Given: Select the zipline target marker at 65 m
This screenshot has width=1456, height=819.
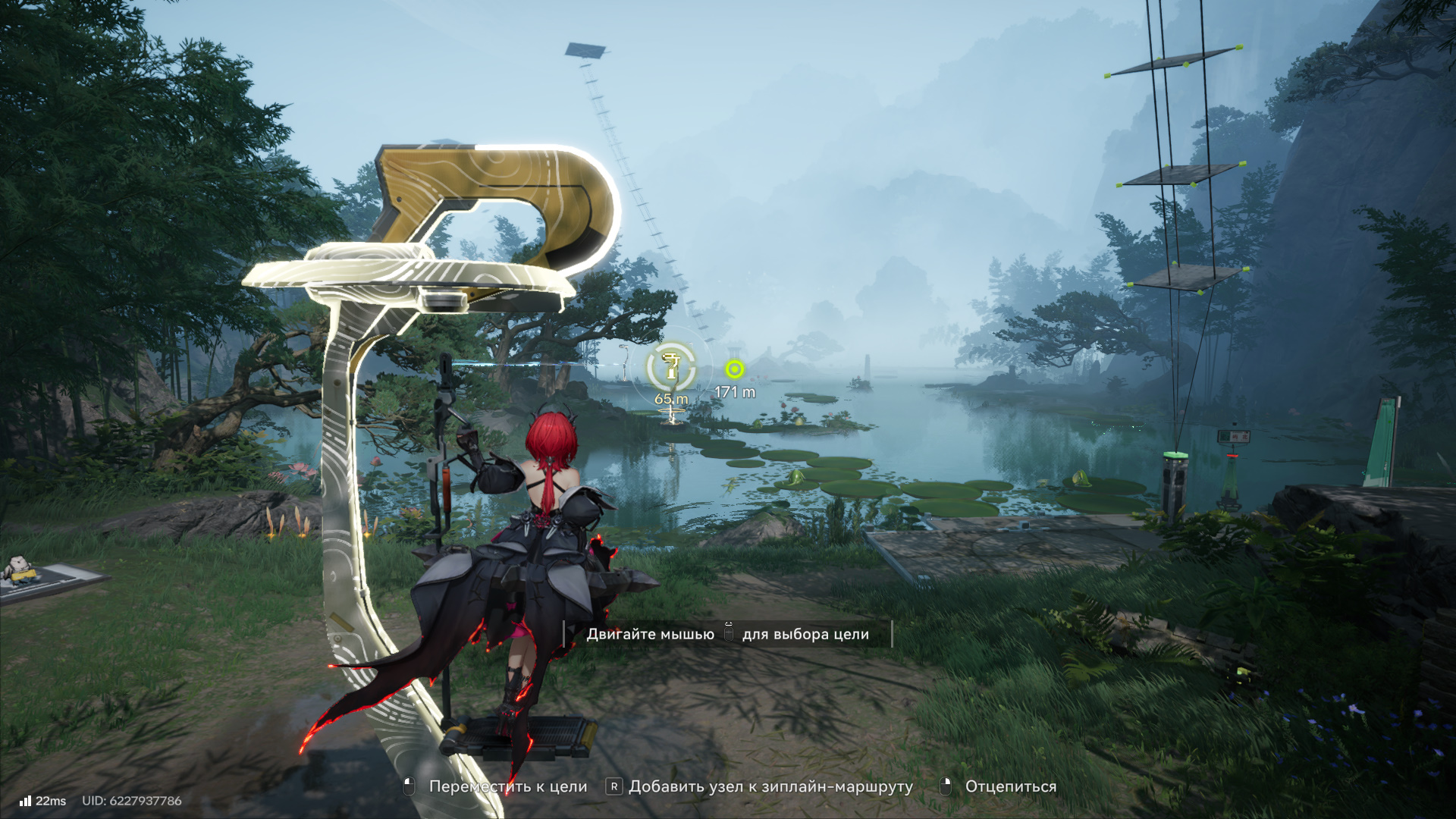Looking at the screenshot, I should tap(671, 367).
